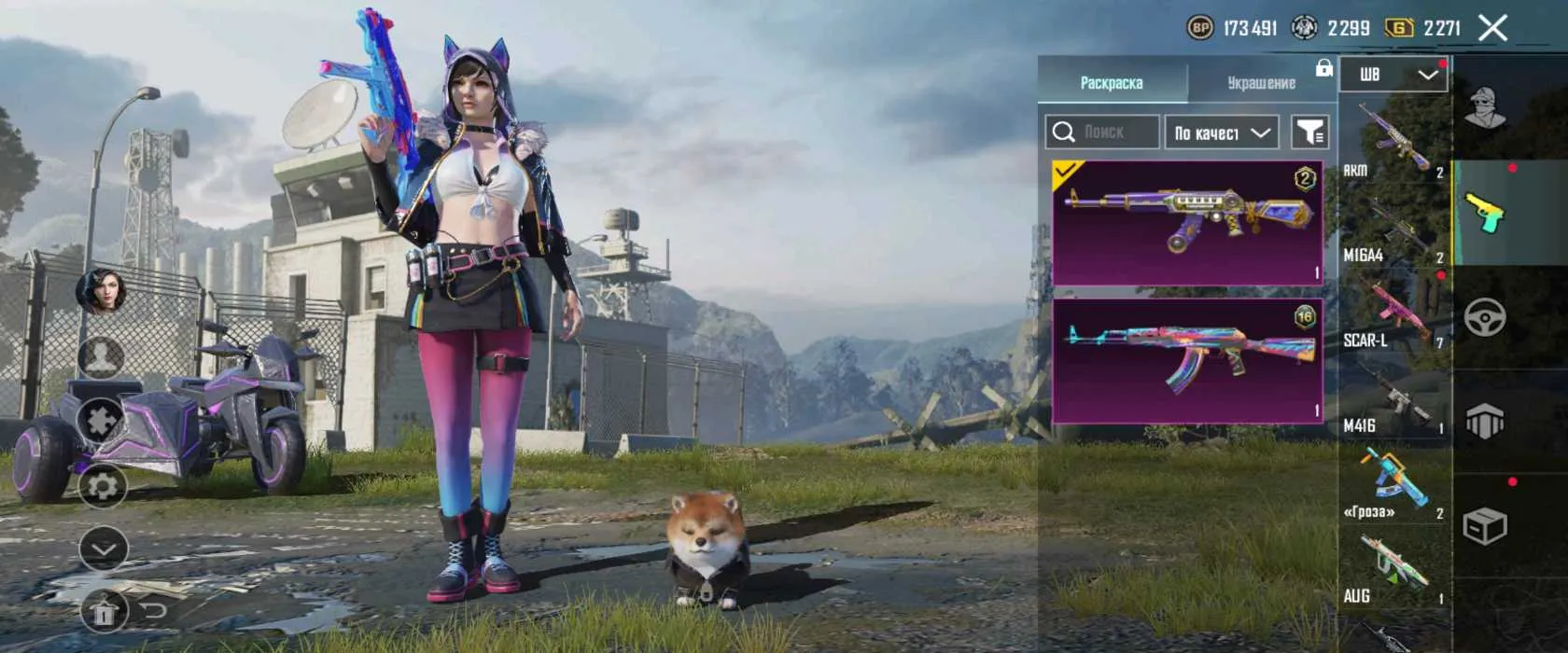
Task: Open the gear settings button
Action: (103, 486)
